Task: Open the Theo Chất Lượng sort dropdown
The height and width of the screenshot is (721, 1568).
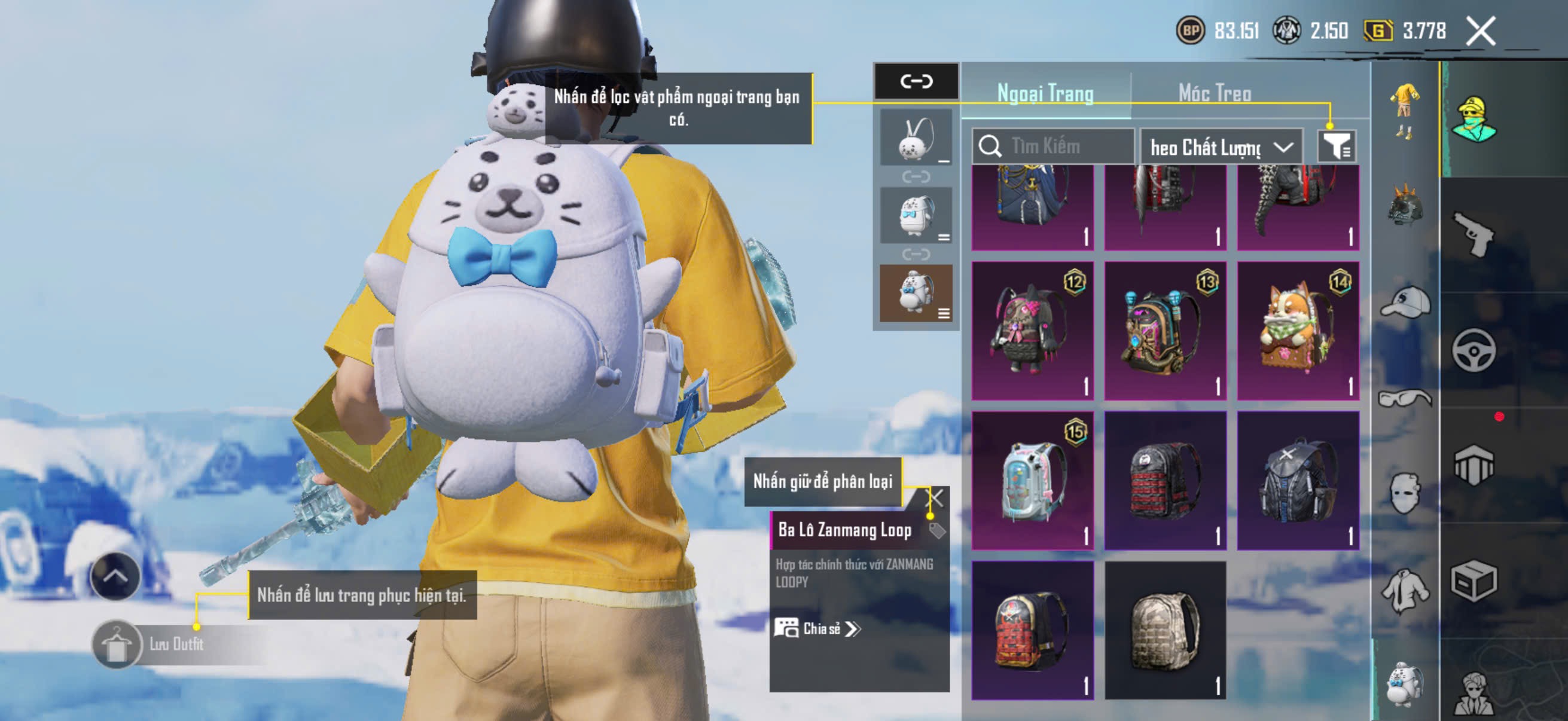Action: coord(1221,146)
